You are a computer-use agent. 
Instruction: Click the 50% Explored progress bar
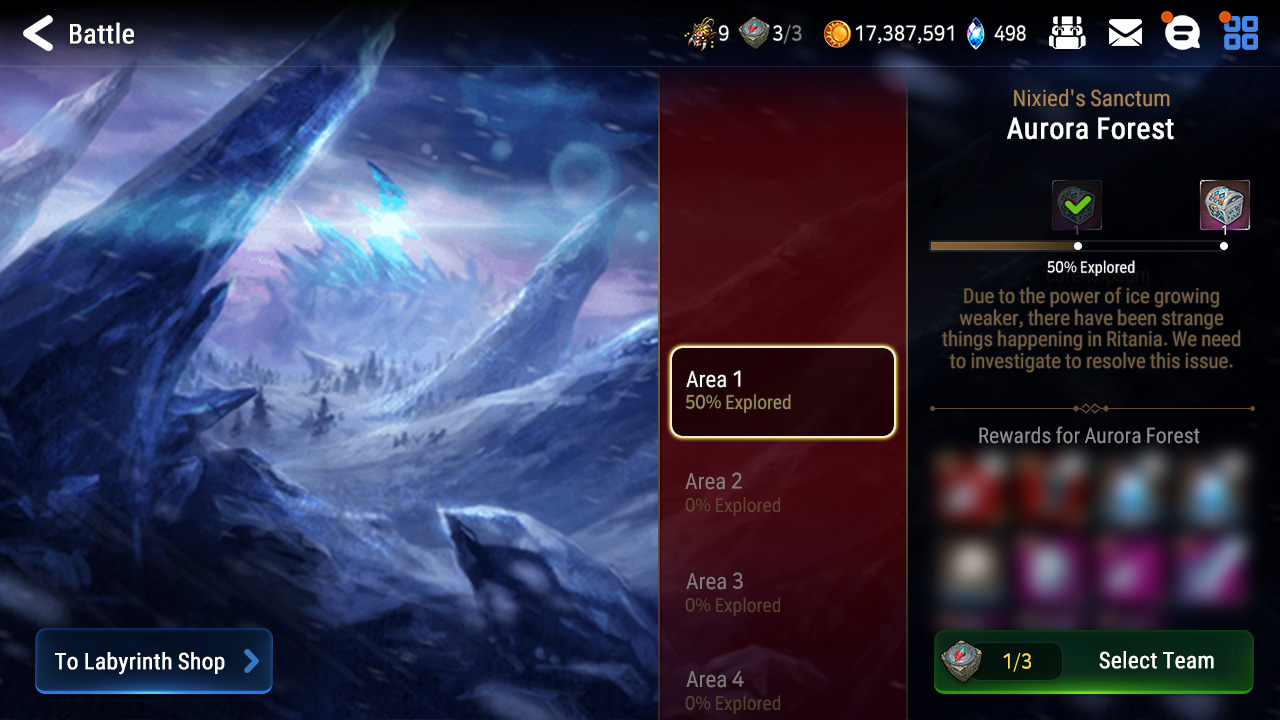1090,244
